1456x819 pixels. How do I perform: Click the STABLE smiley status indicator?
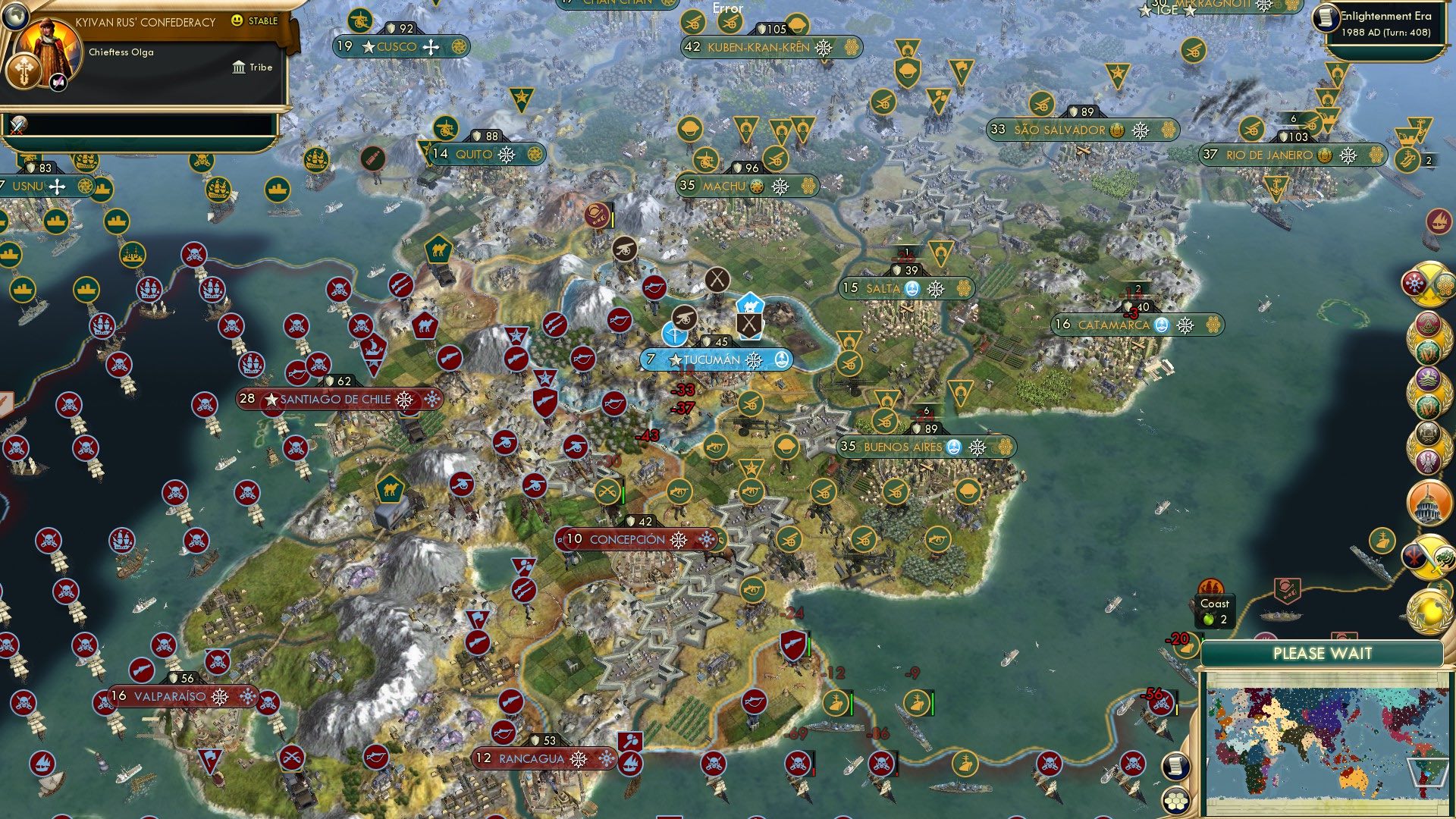point(237,20)
